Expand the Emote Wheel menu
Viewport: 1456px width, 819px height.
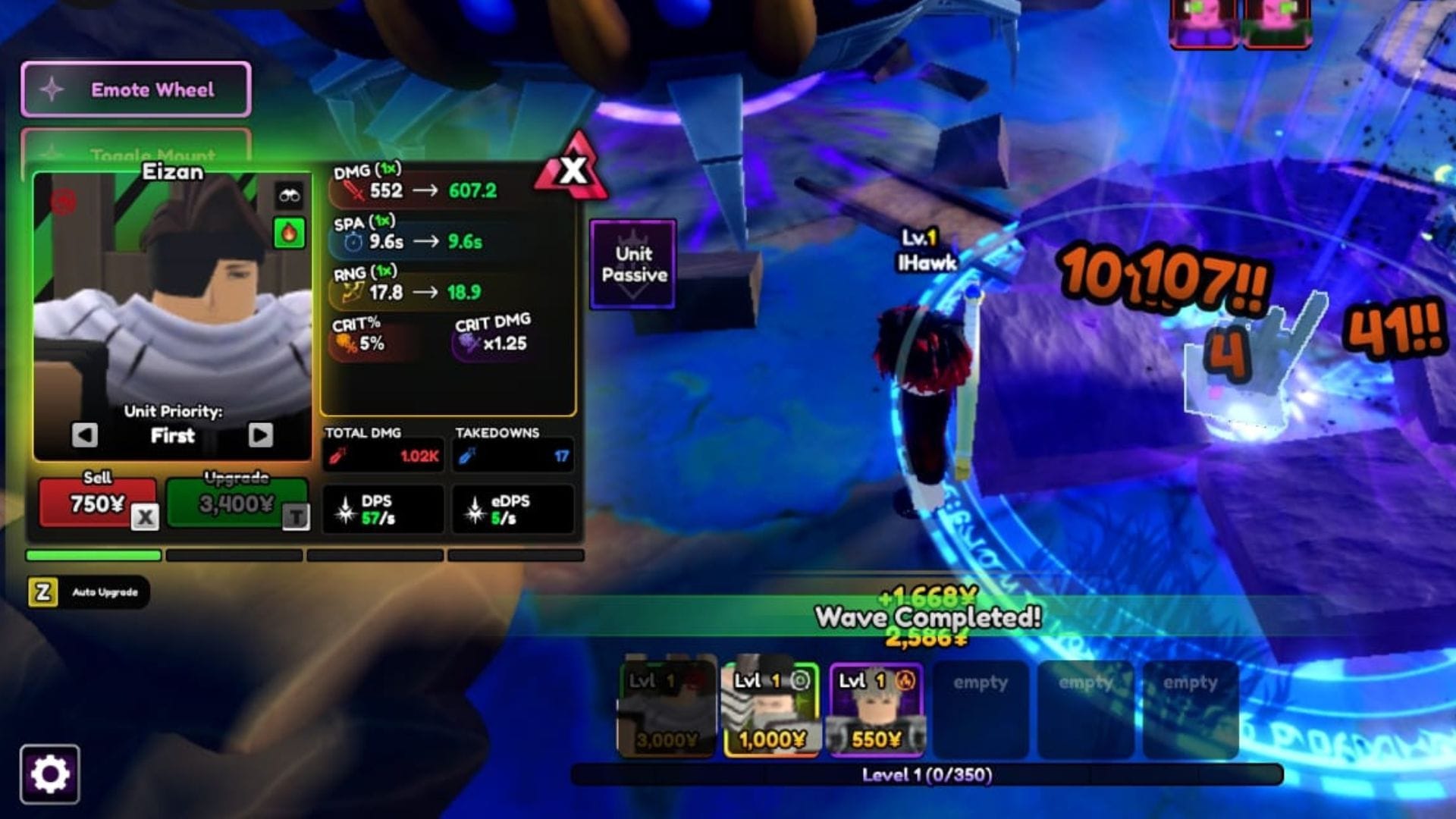(x=135, y=89)
